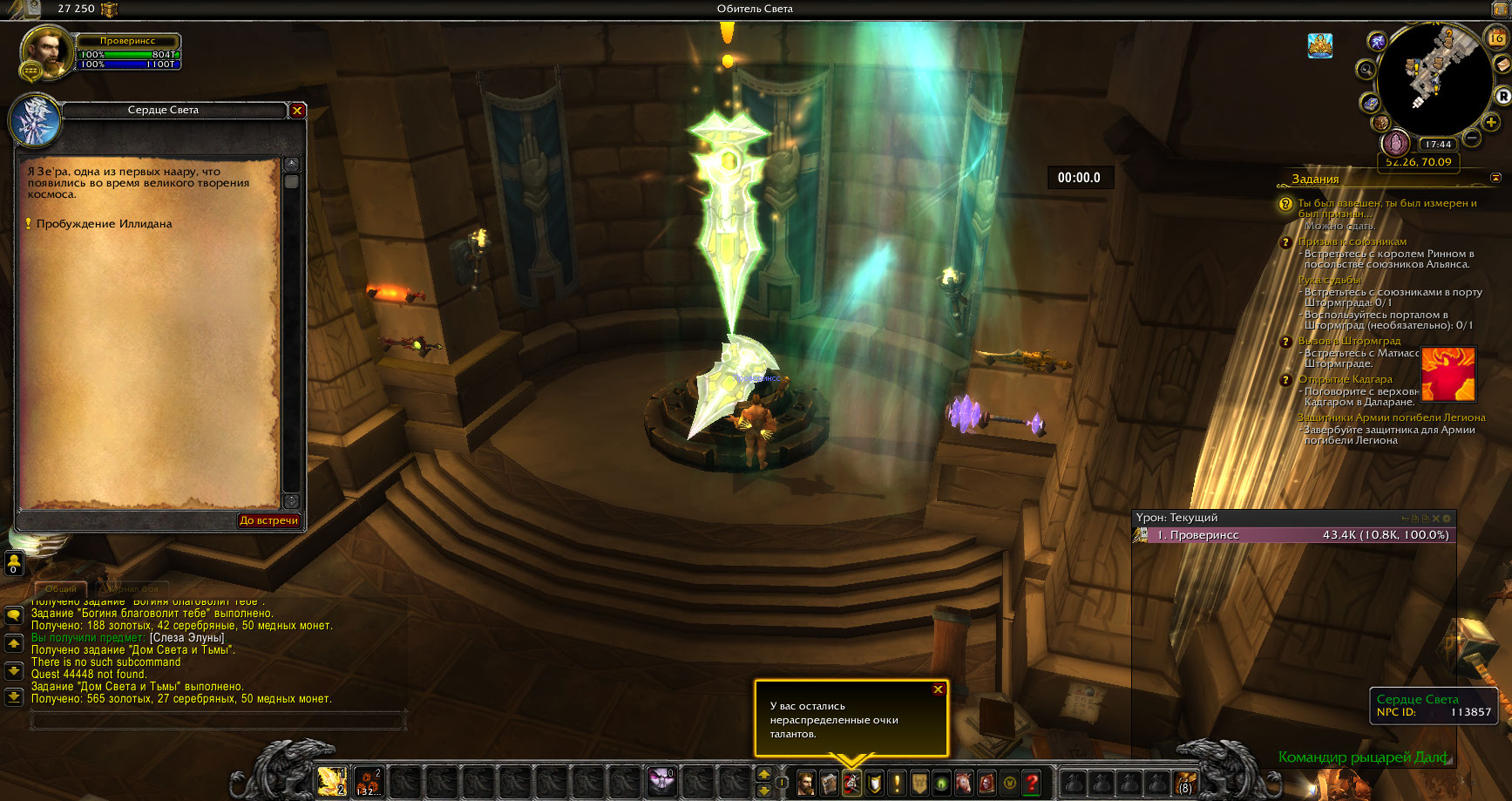Close the Сердце Света dialogue window
Viewport: 1512px width, 801px height.
[x=297, y=111]
